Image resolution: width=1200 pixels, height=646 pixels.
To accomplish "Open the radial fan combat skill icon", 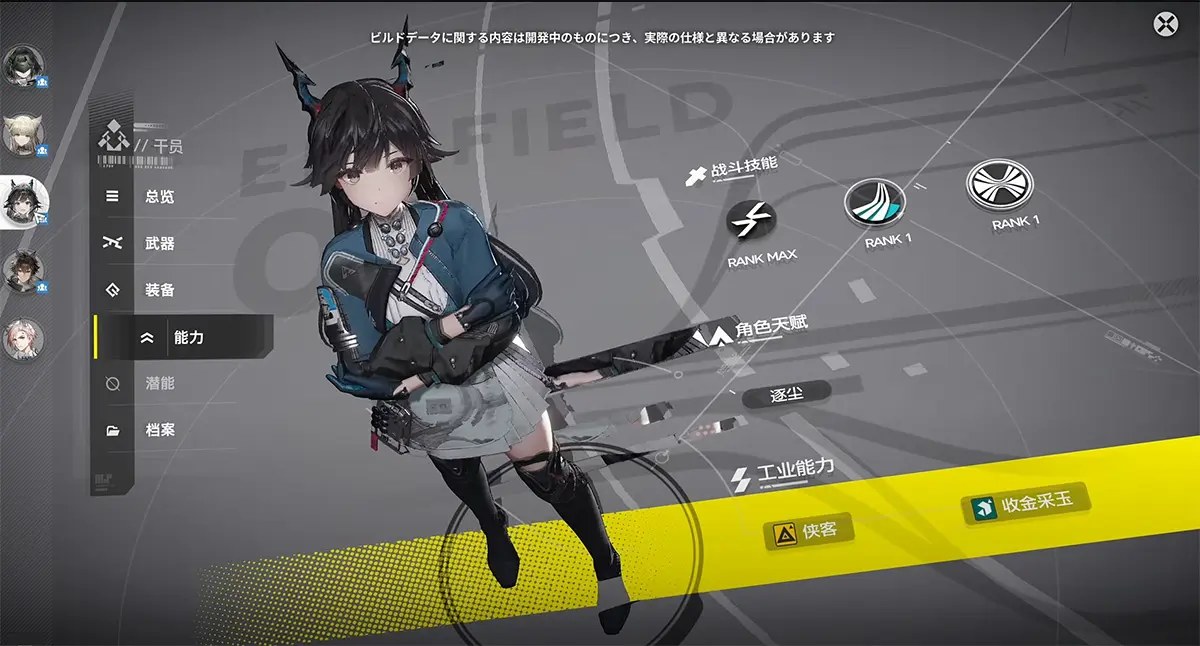I will point(999,185).
